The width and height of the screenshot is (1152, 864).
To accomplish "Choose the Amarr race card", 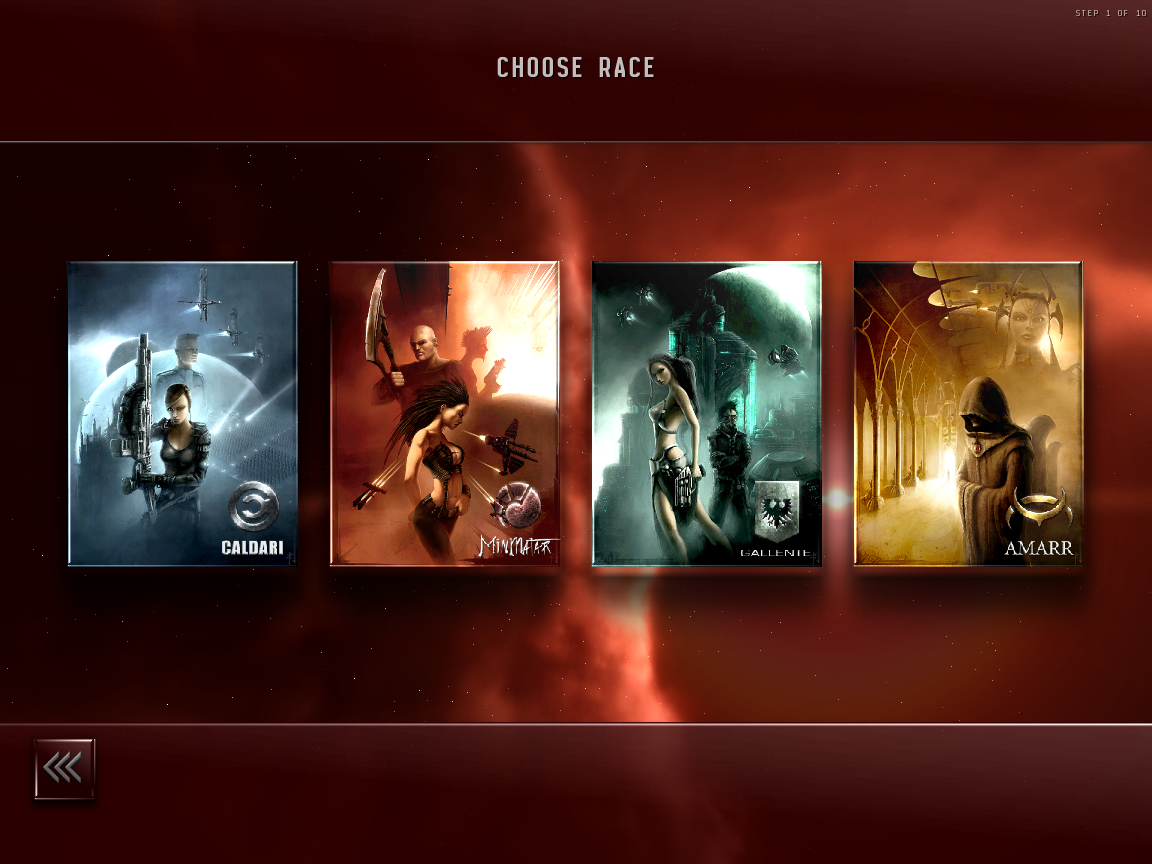I will coord(968,413).
